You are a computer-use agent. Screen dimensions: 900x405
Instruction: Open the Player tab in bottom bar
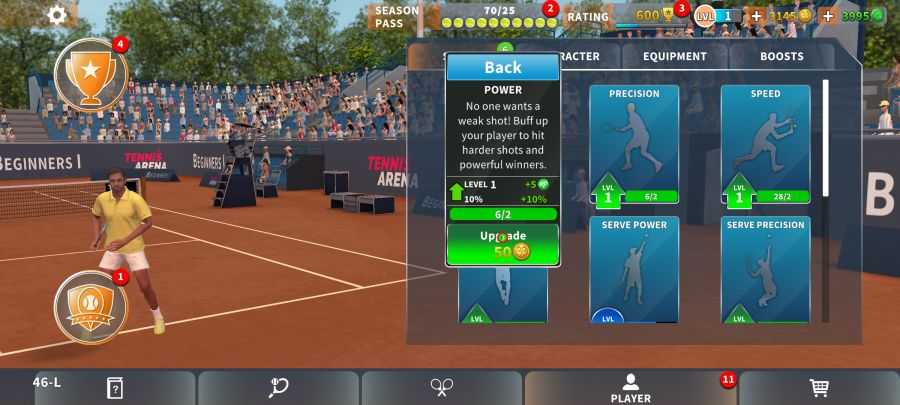630,388
